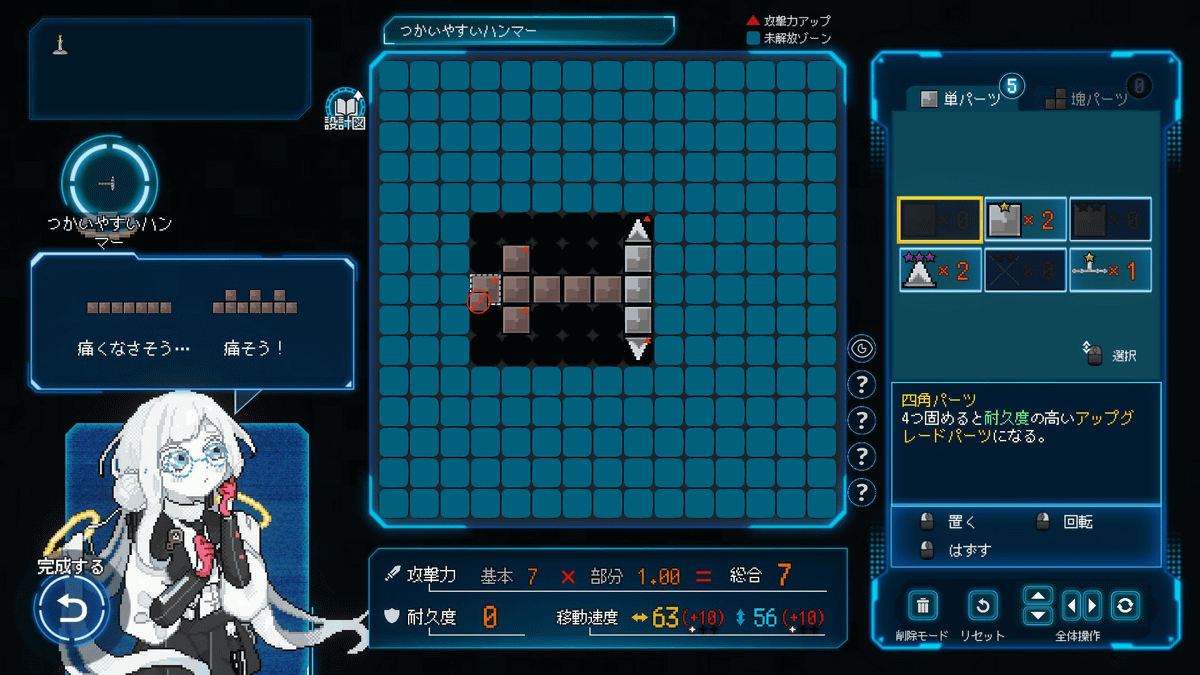Pick the star-topped handle part ×1

pos(1110,270)
